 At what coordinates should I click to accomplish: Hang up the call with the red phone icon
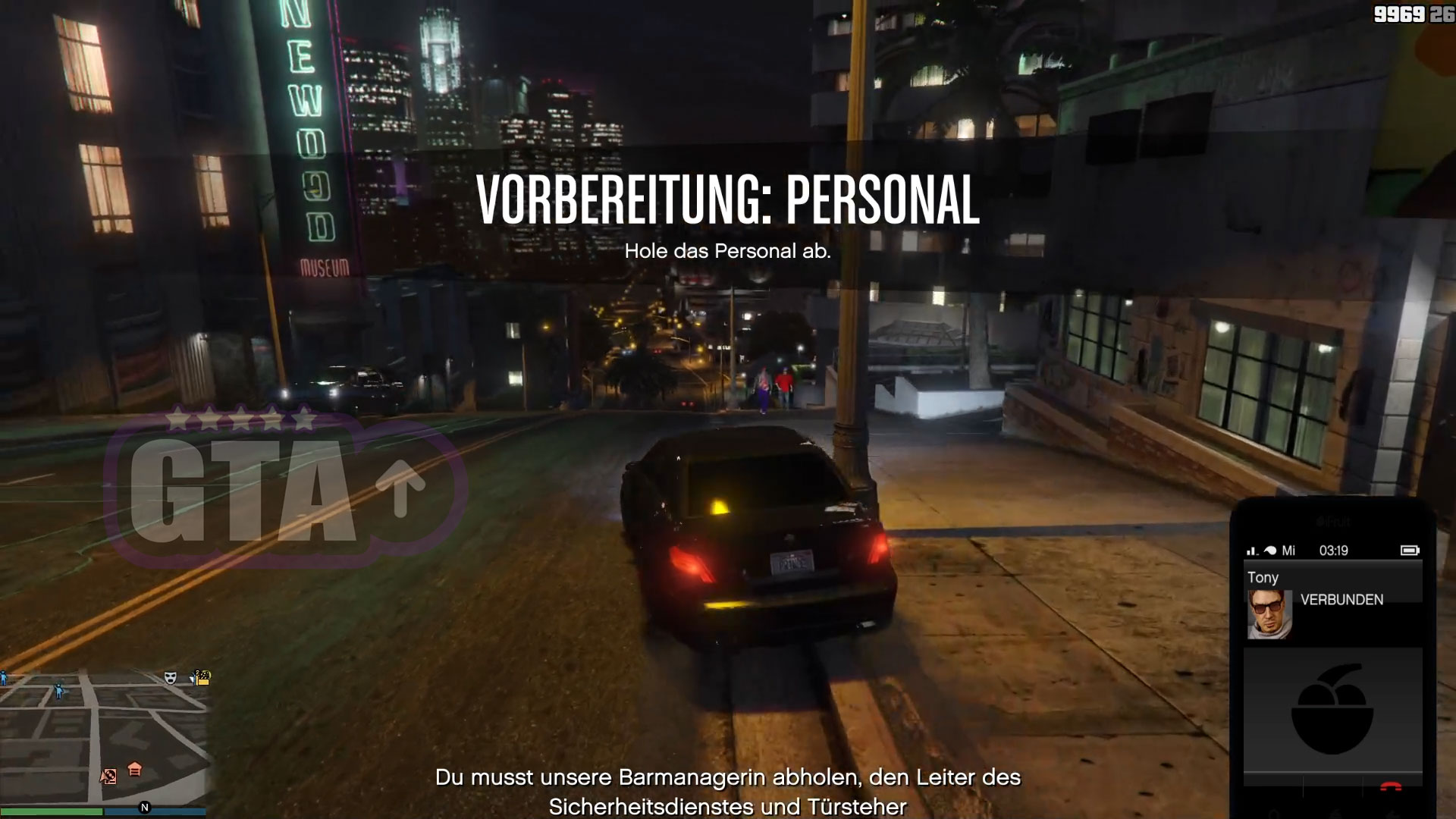coord(1390,788)
